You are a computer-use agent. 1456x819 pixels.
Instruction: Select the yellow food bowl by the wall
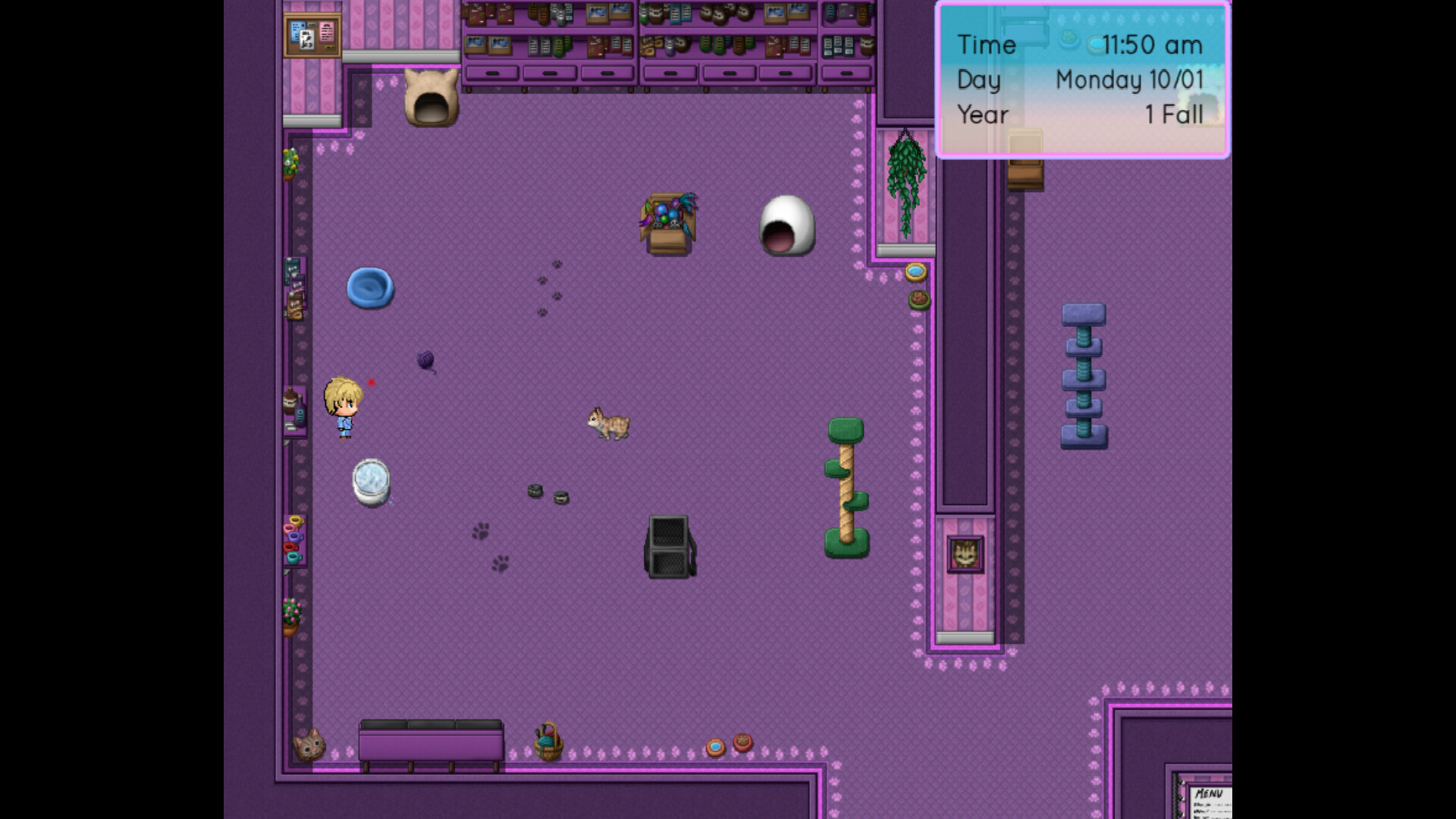[x=917, y=271]
